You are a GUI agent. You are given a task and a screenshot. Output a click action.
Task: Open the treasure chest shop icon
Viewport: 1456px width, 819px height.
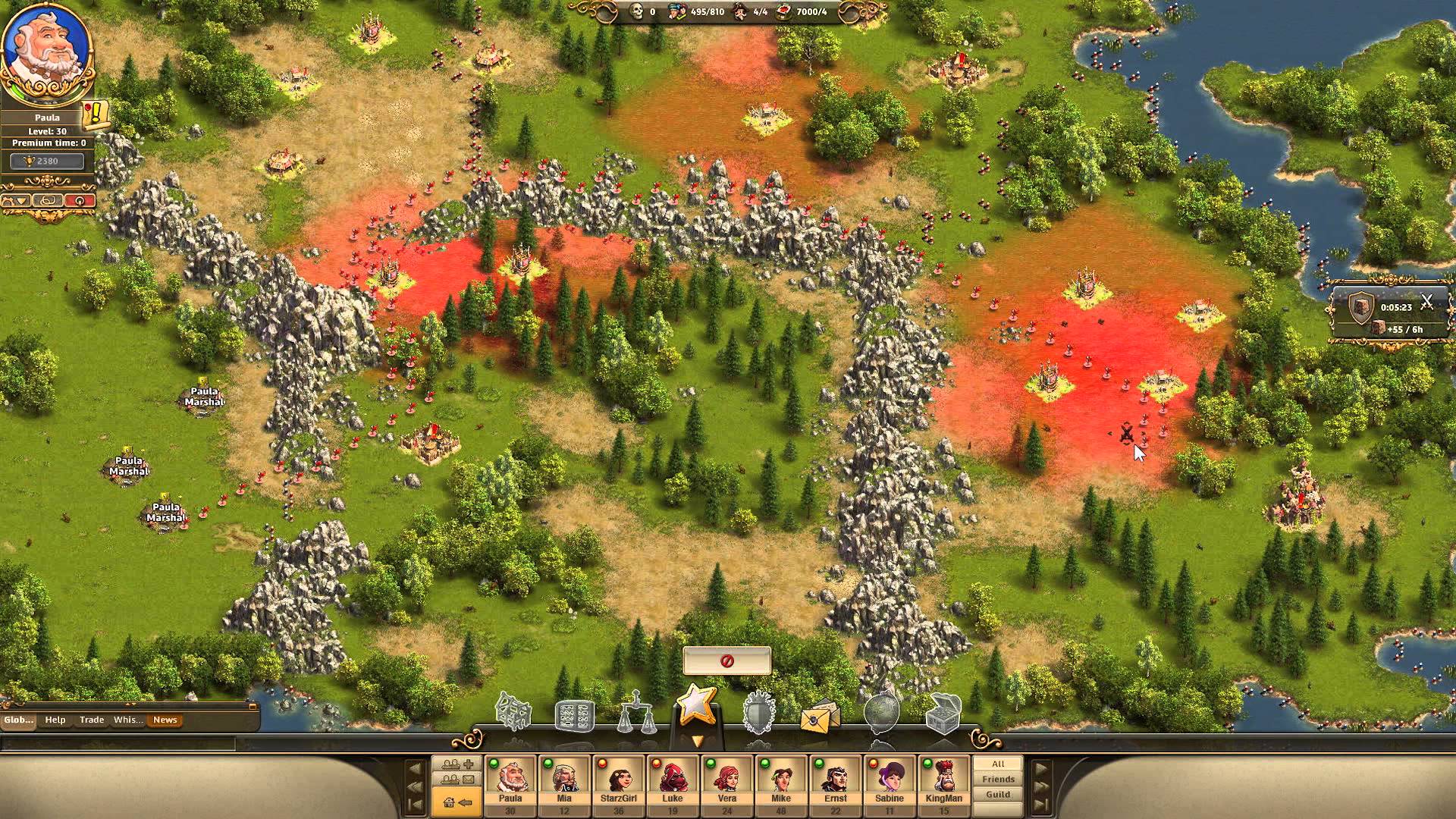(x=943, y=713)
